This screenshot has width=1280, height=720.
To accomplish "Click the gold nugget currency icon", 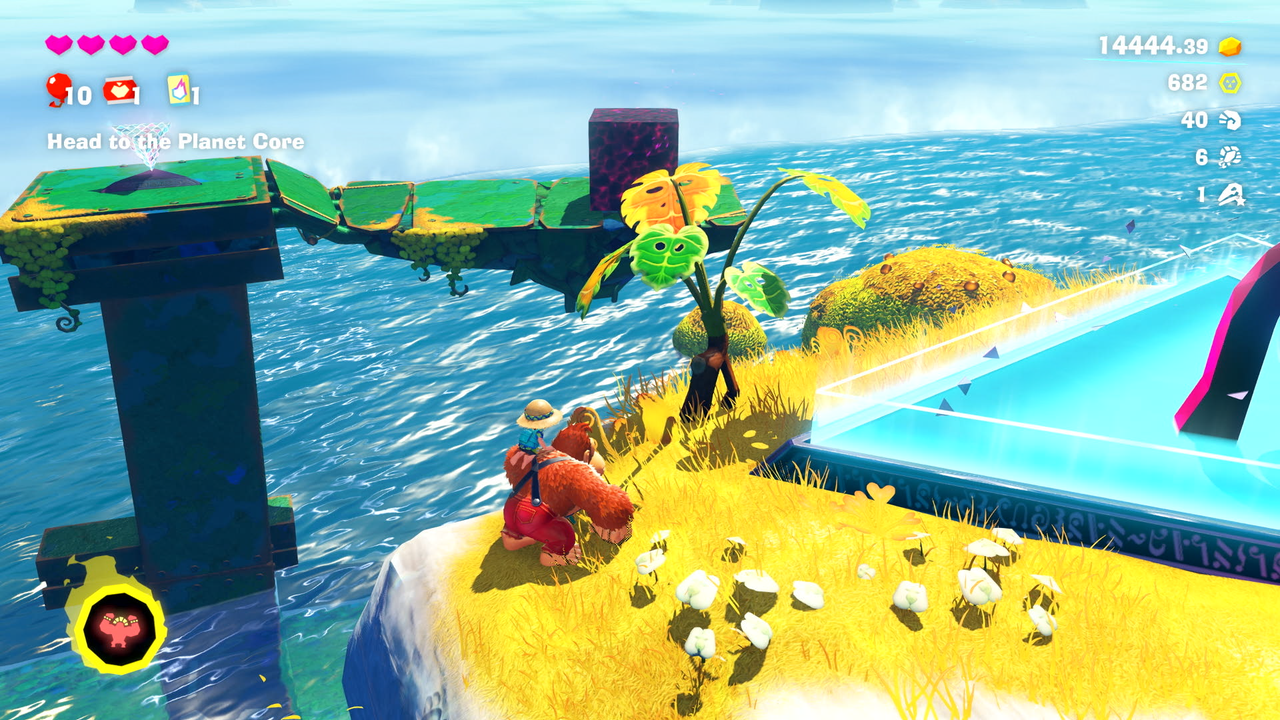I will pos(1230,46).
